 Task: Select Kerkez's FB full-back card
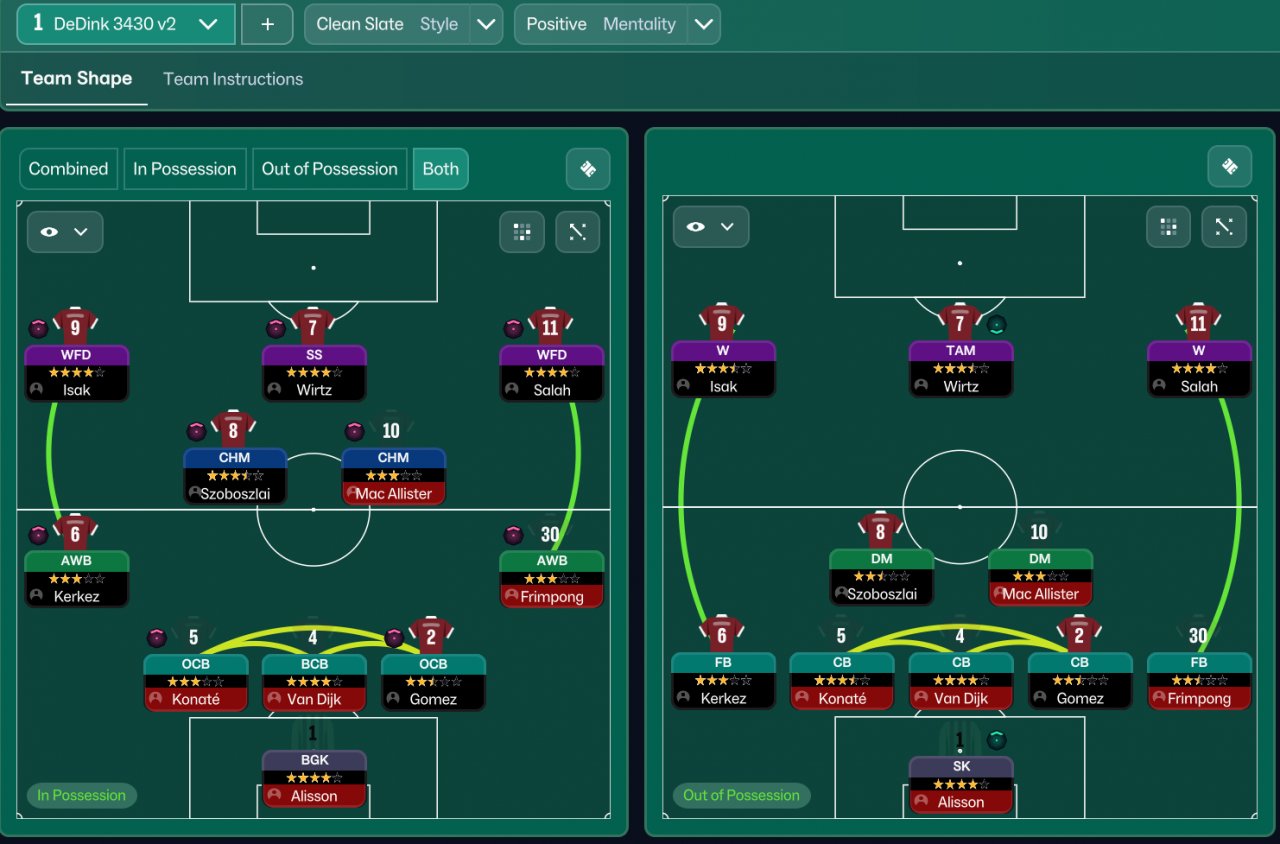(723, 681)
